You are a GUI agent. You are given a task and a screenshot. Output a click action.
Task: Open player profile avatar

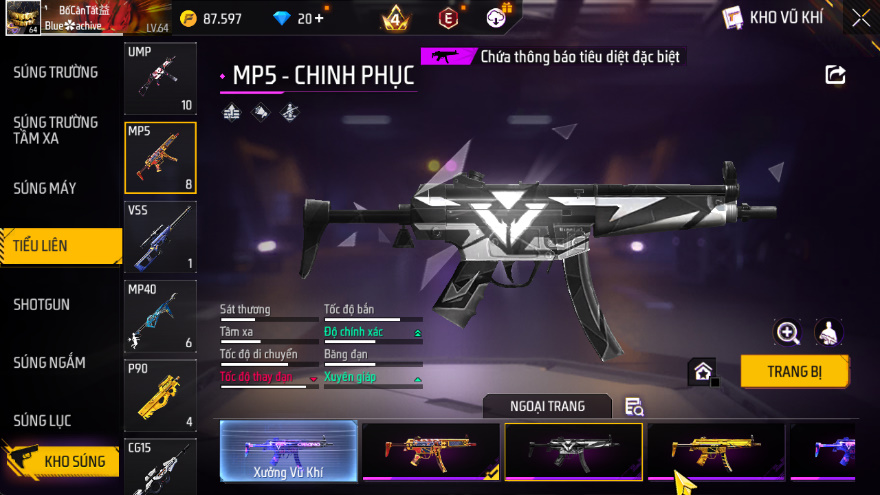(23, 18)
